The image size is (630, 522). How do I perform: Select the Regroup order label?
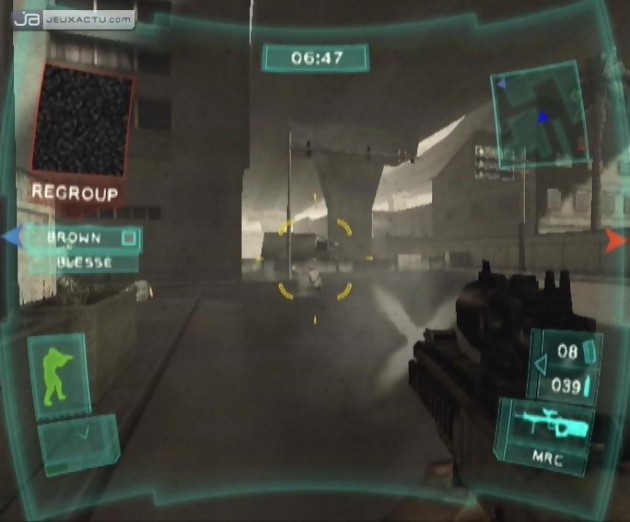click(x=75, y=193)
